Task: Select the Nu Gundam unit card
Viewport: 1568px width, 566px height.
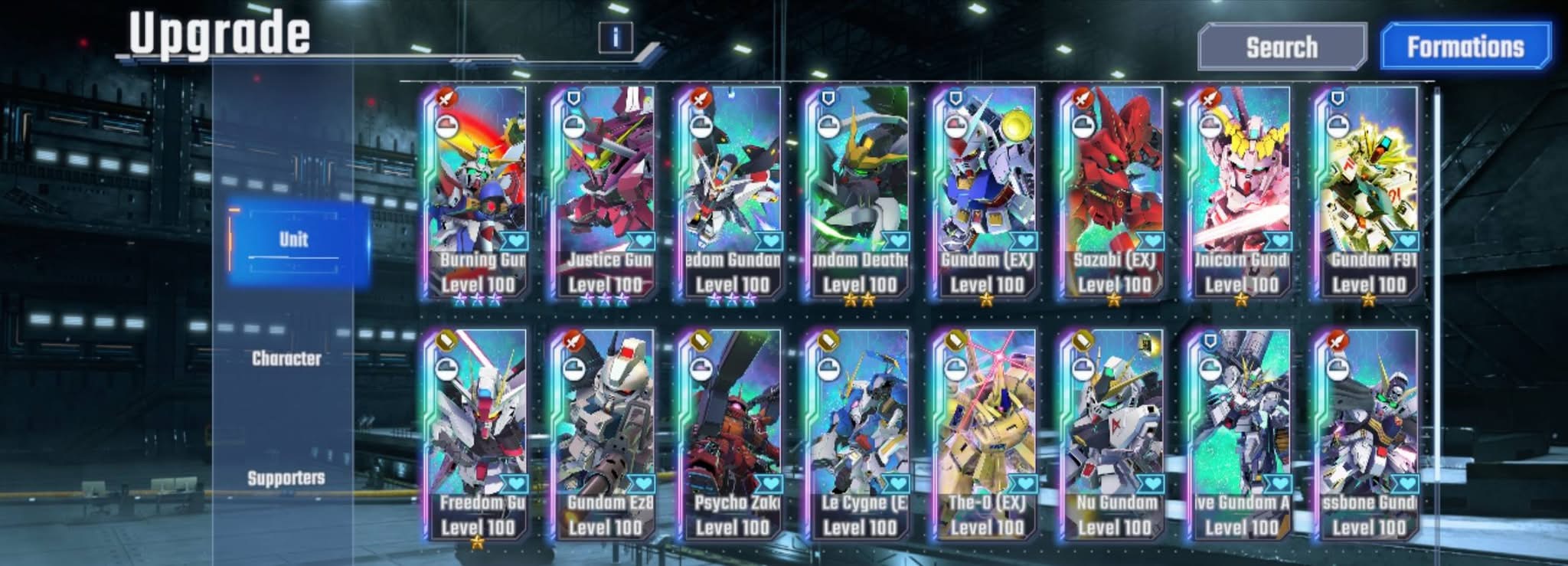Action: click(x=1113, y=434)
